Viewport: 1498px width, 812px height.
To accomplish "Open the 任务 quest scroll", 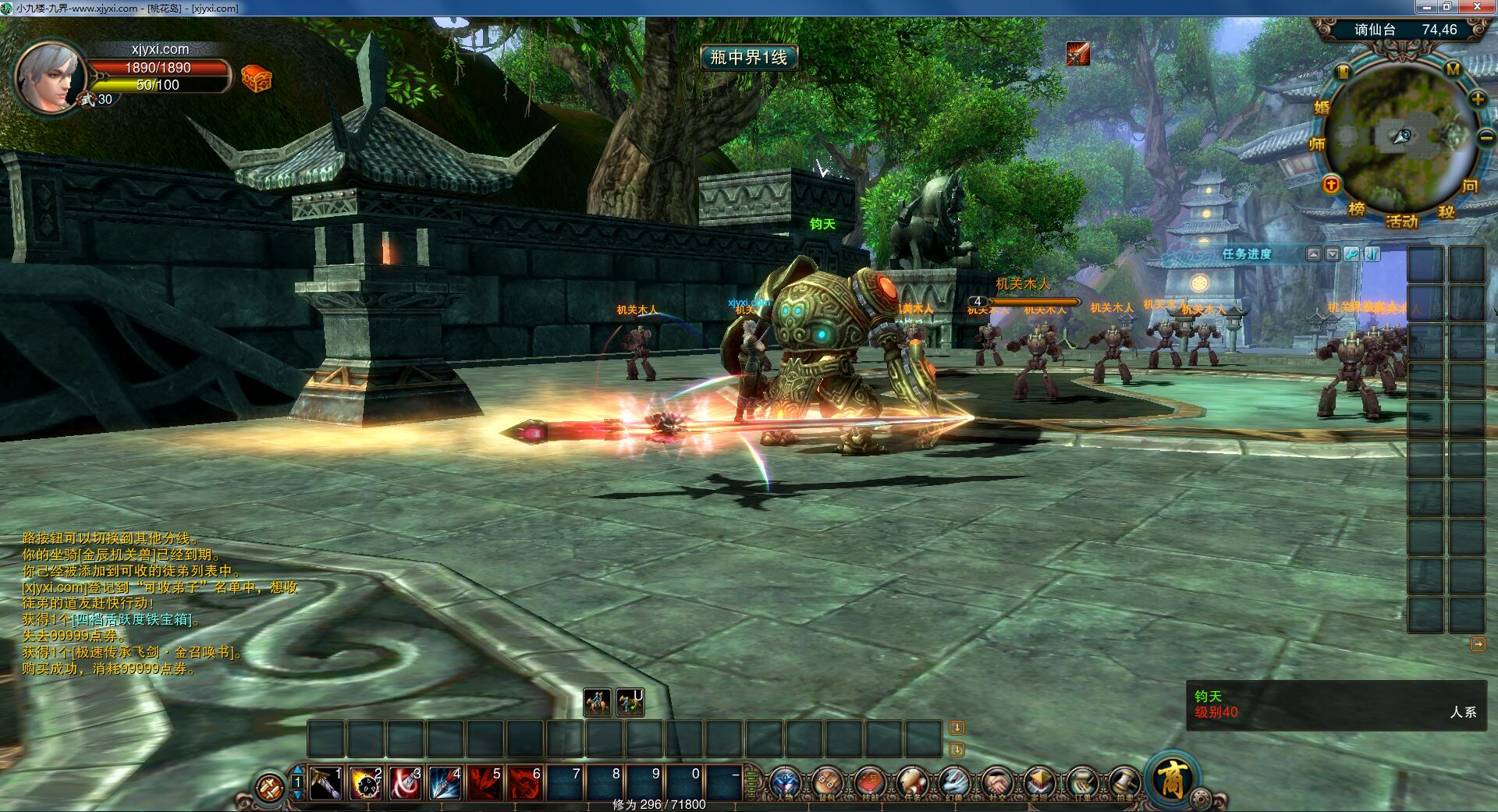I will click(x=911, y=783).
